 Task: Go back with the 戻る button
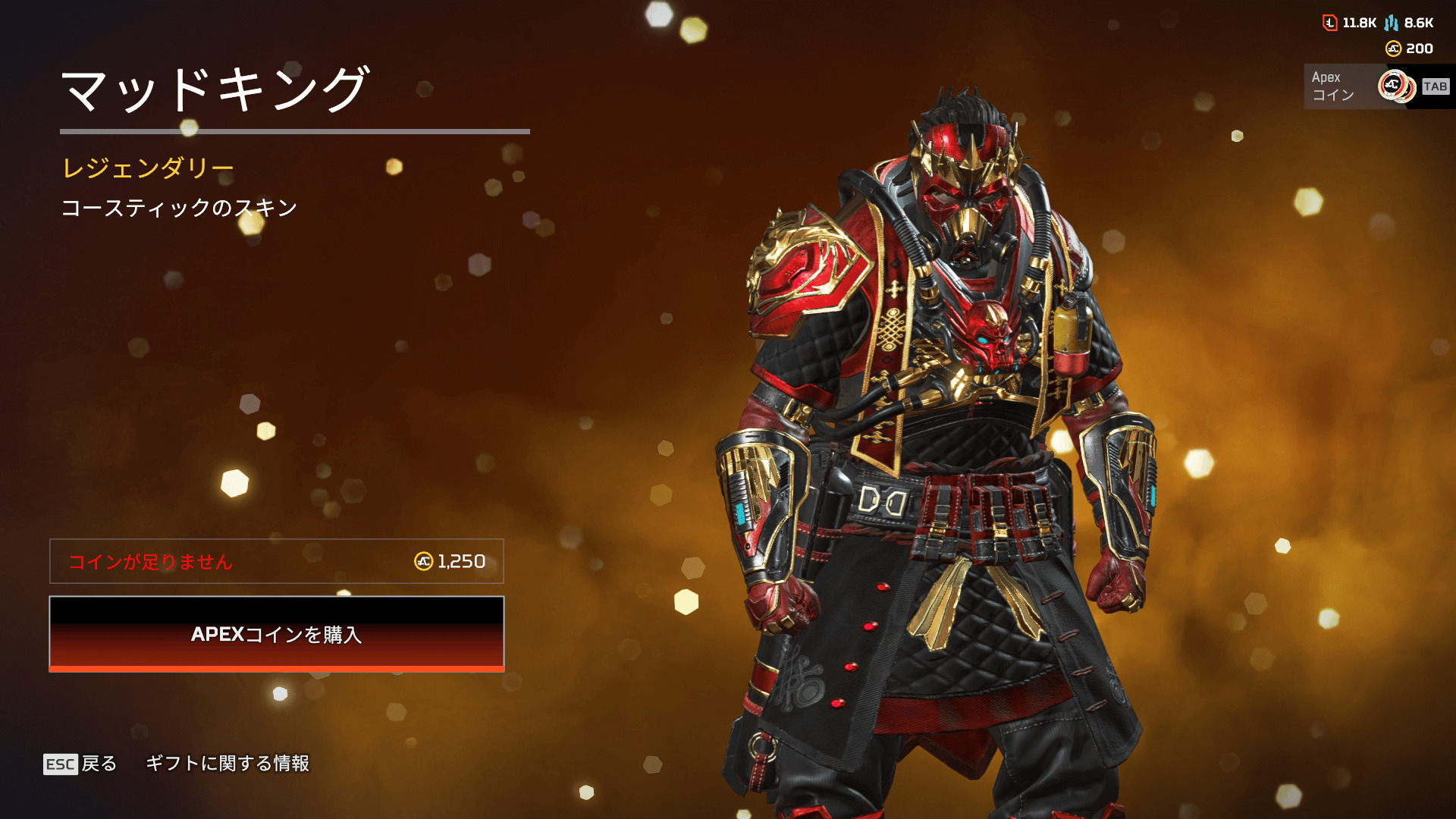tap(80, 764)
